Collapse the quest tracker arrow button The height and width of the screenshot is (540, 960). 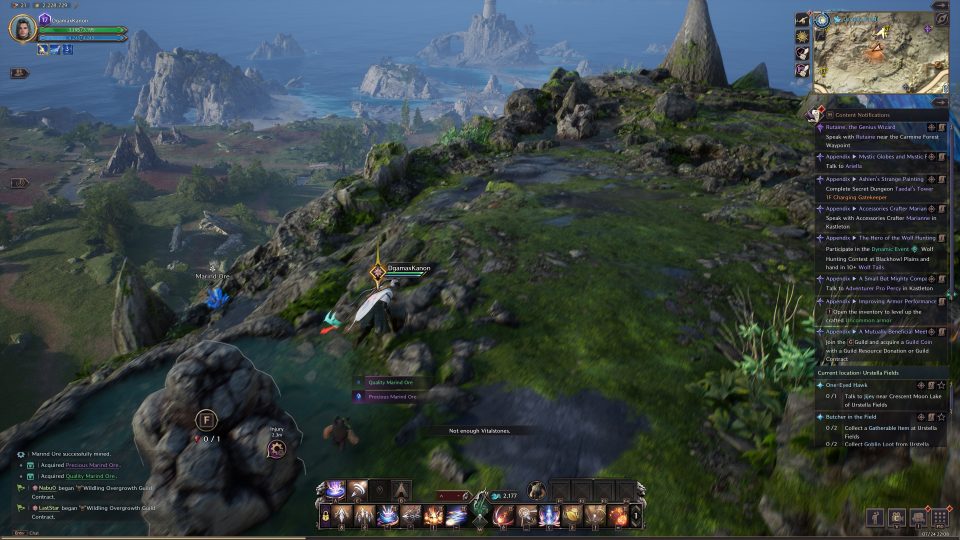[940, 101]
